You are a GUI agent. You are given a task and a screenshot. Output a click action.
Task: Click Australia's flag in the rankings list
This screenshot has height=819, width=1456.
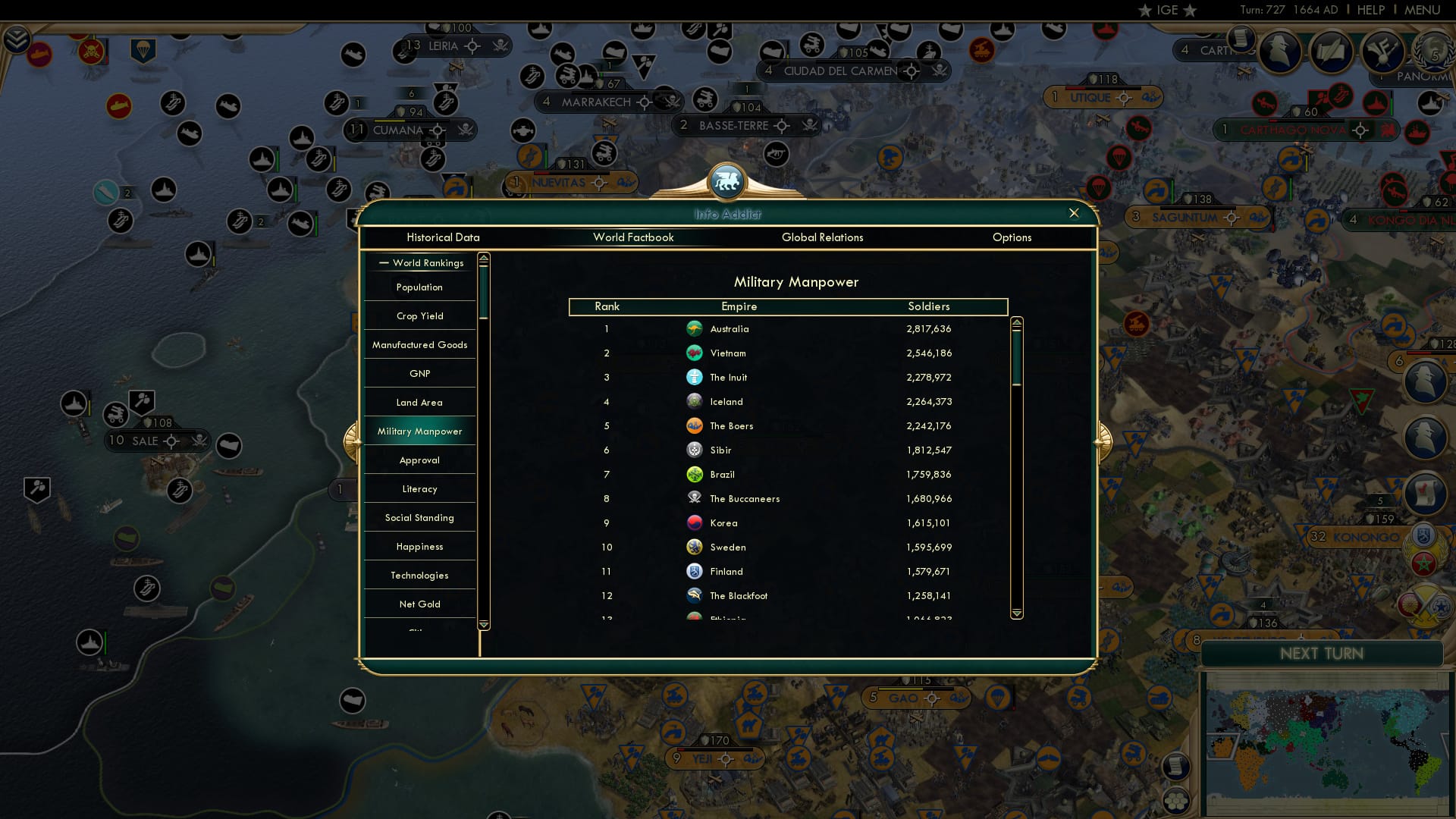pos(695,328)
